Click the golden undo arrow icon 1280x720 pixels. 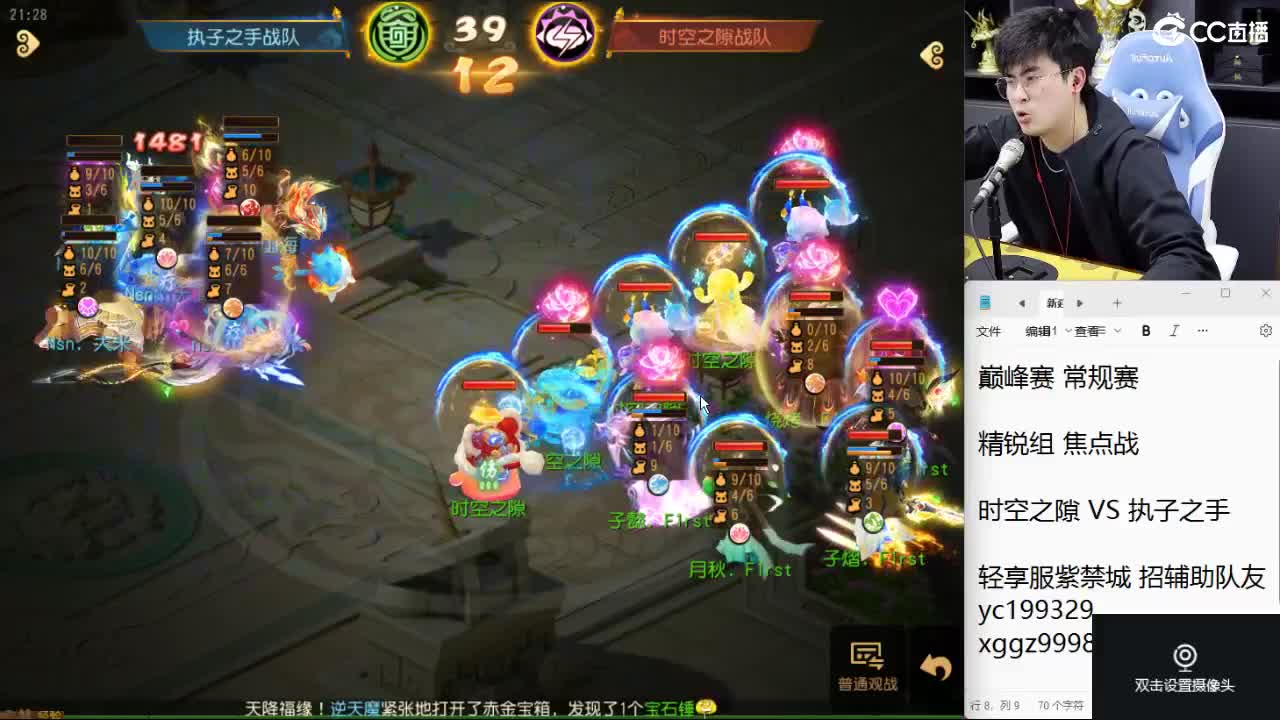930,663
